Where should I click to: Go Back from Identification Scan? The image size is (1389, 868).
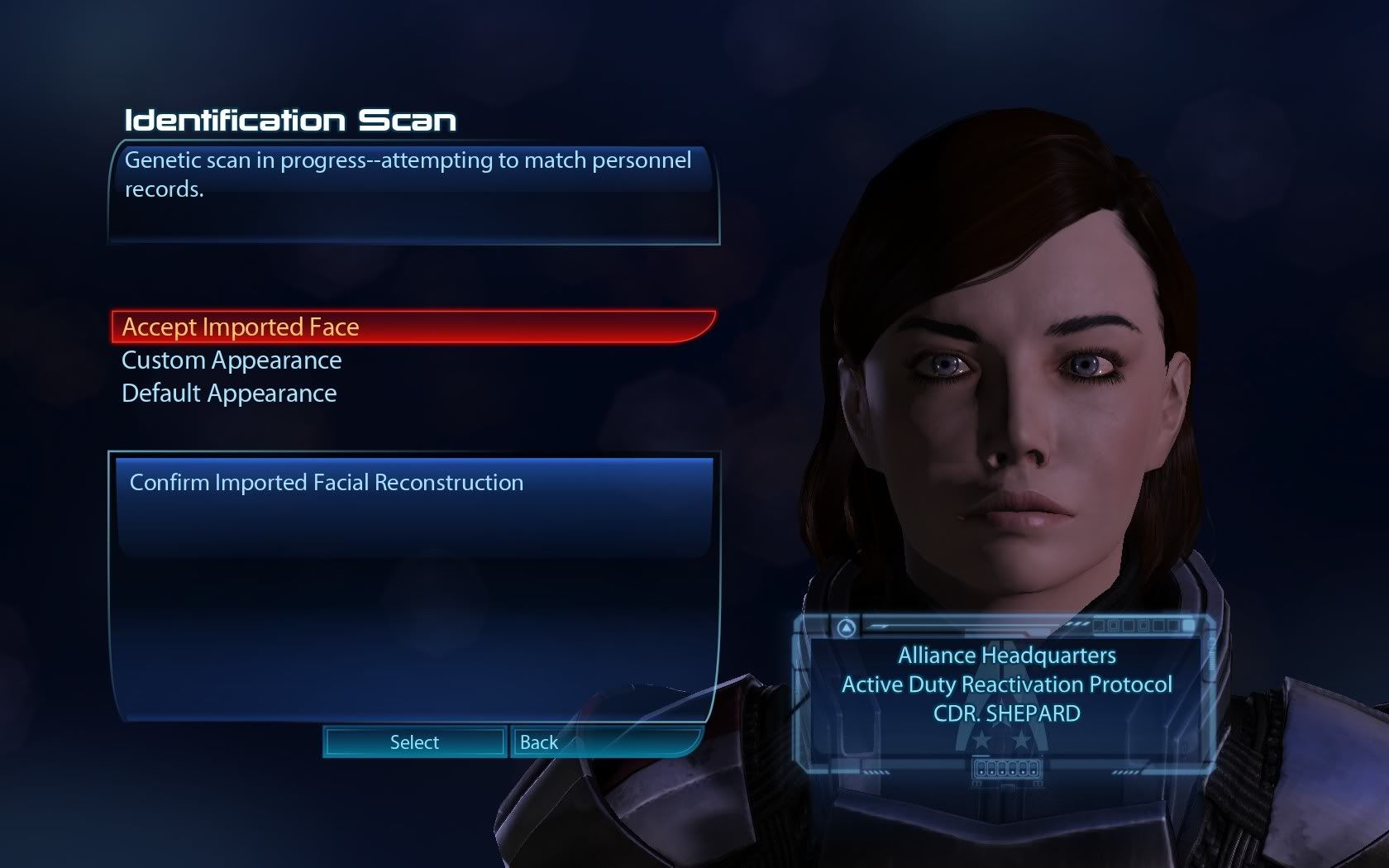tap(539, 742)
